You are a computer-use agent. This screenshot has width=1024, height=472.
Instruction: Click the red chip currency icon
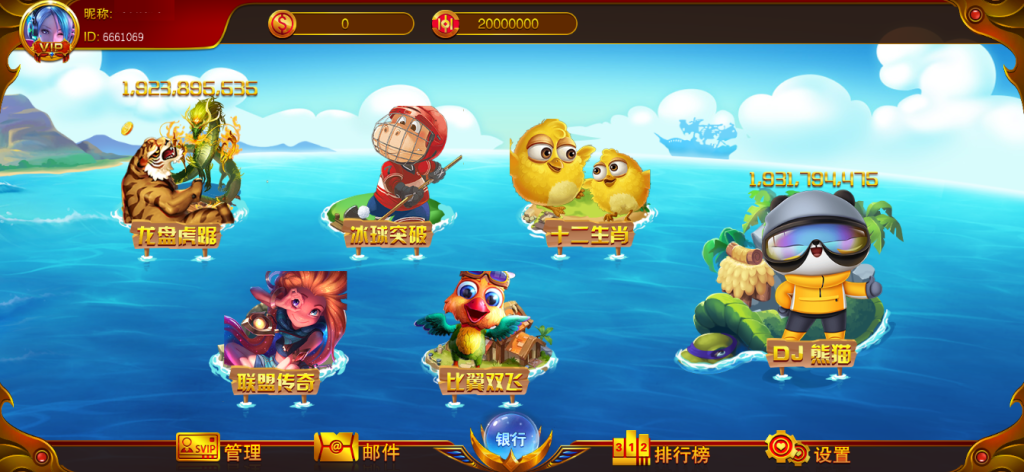(x=446, y=24)
